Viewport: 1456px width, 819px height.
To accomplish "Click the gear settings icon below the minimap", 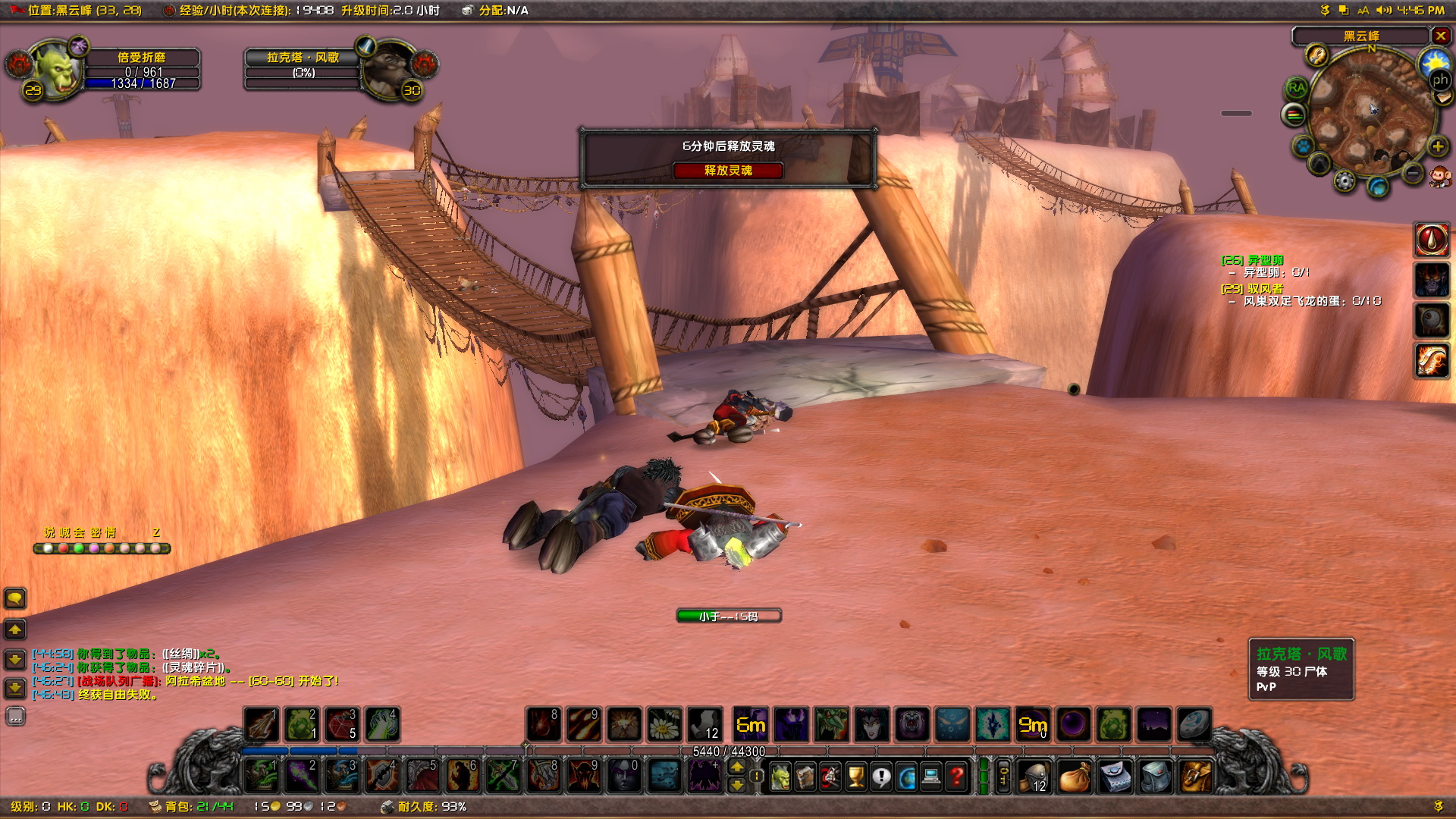I will click(1345, 180).
